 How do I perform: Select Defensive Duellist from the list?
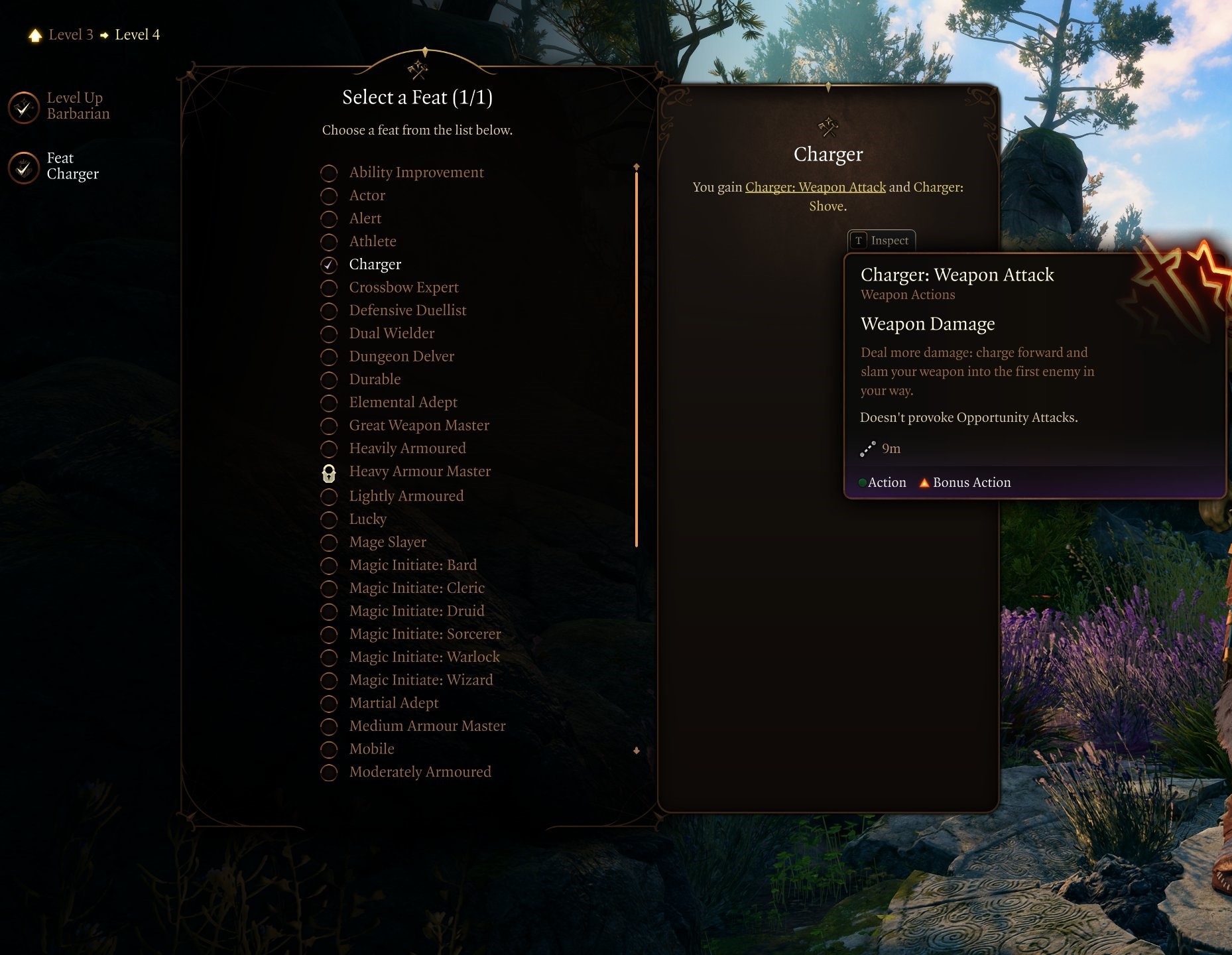[407, 310]
